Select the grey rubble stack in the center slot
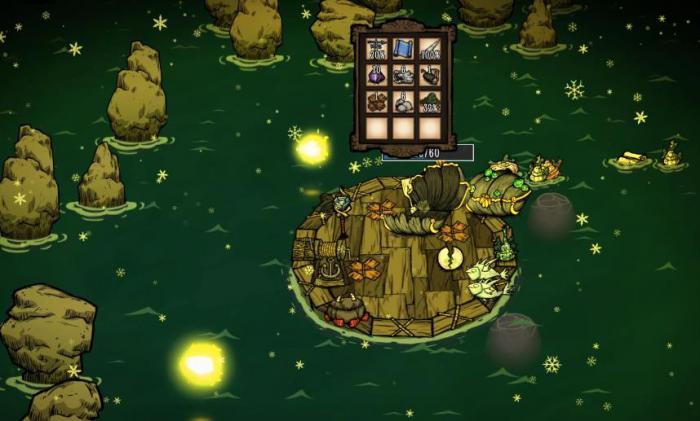The height and width of the screenshot is (421, 700). (403, 76)
